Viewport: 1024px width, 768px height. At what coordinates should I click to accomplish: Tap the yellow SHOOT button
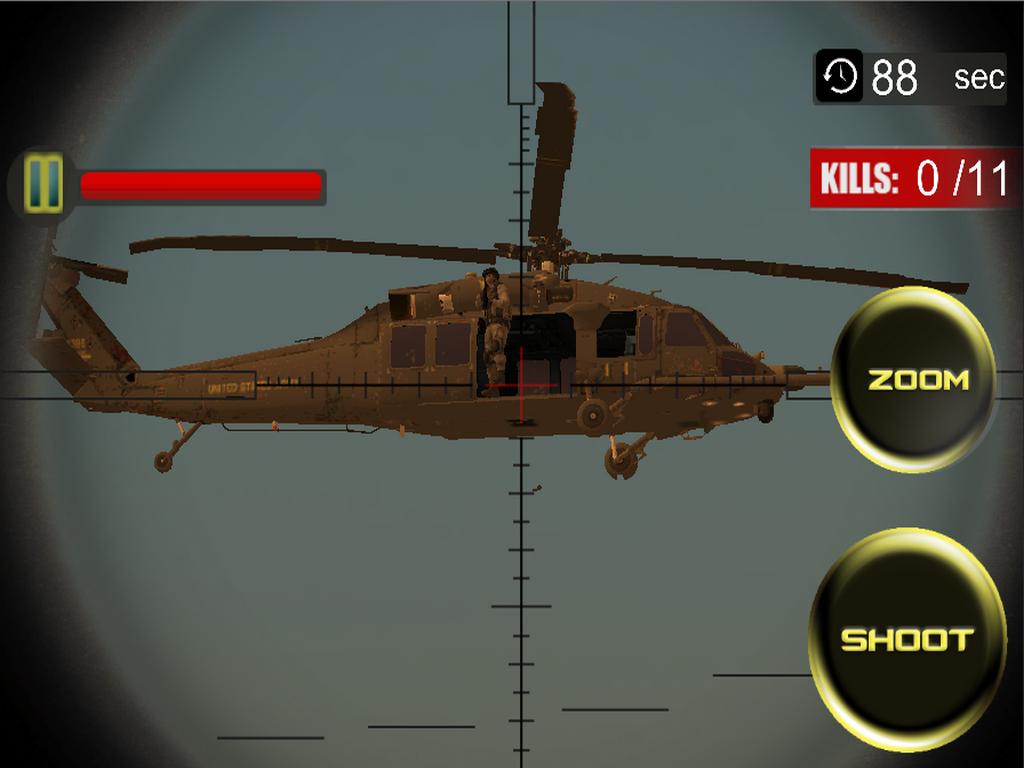[x=907, y=640]
